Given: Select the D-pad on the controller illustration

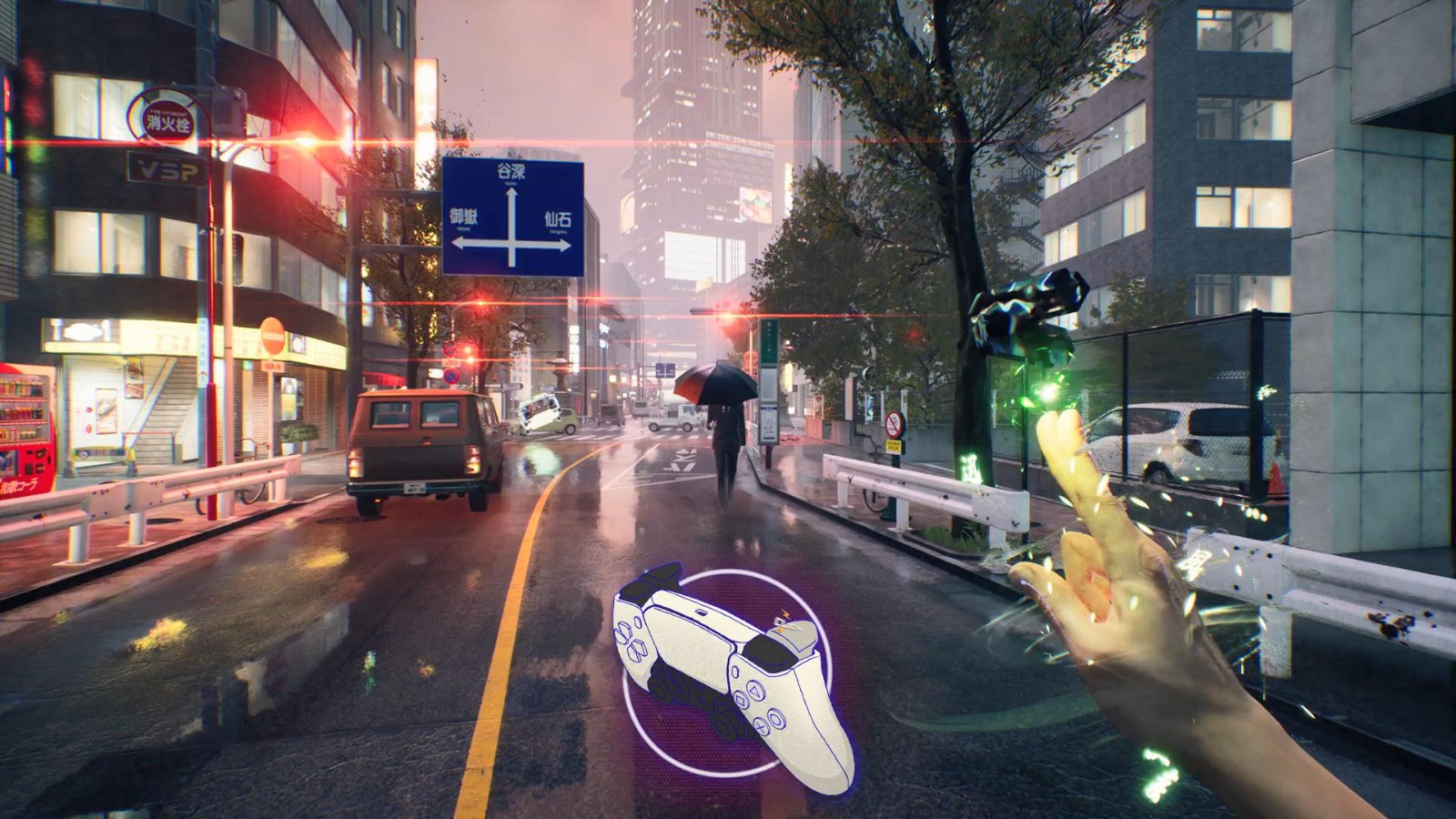Looking at the screenshot, I should [630, 642].
